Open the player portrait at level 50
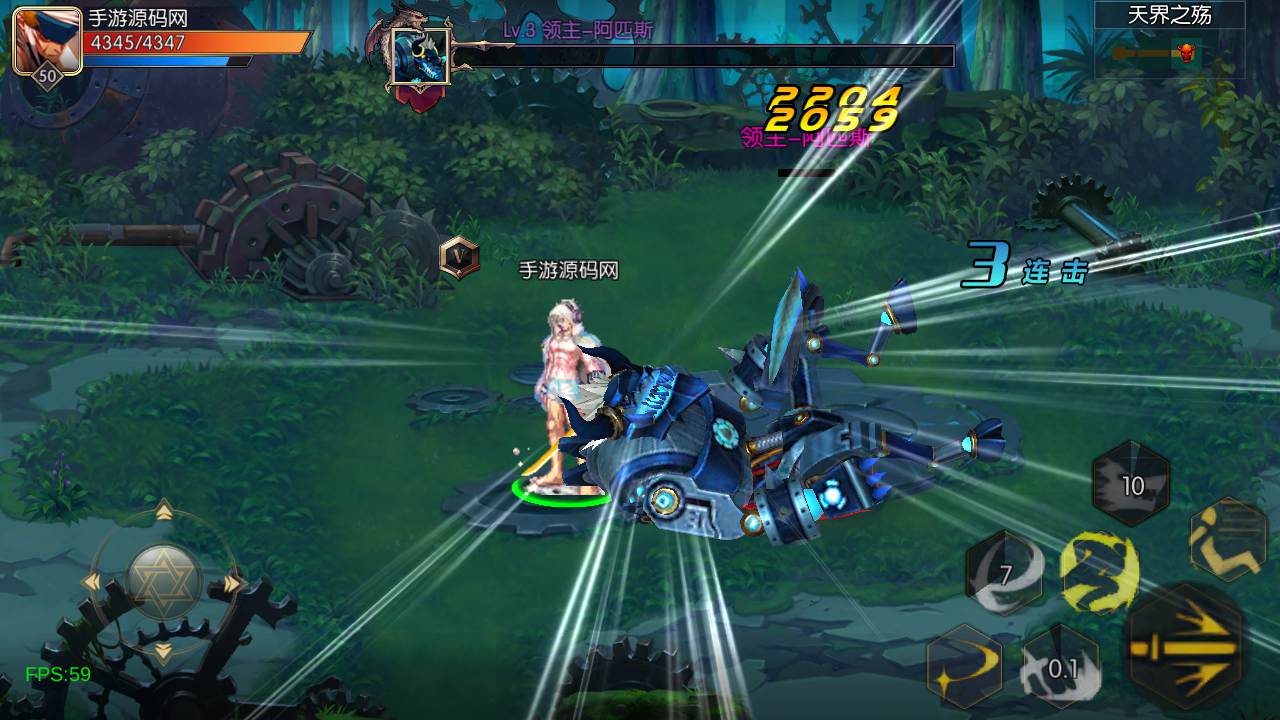1280x720 pixels. pos(47,41)
